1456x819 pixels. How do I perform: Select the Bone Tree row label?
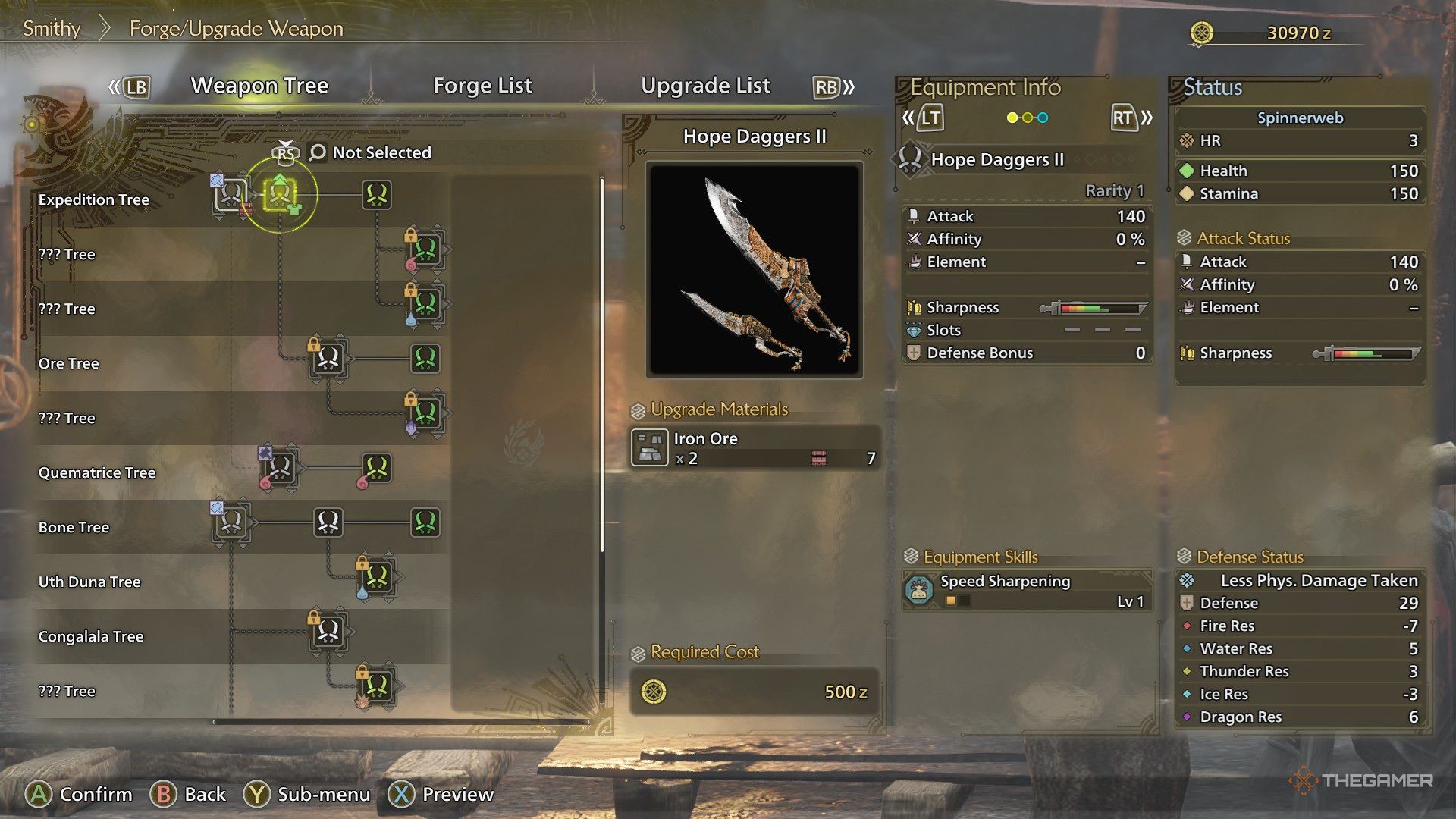point(74,527)
